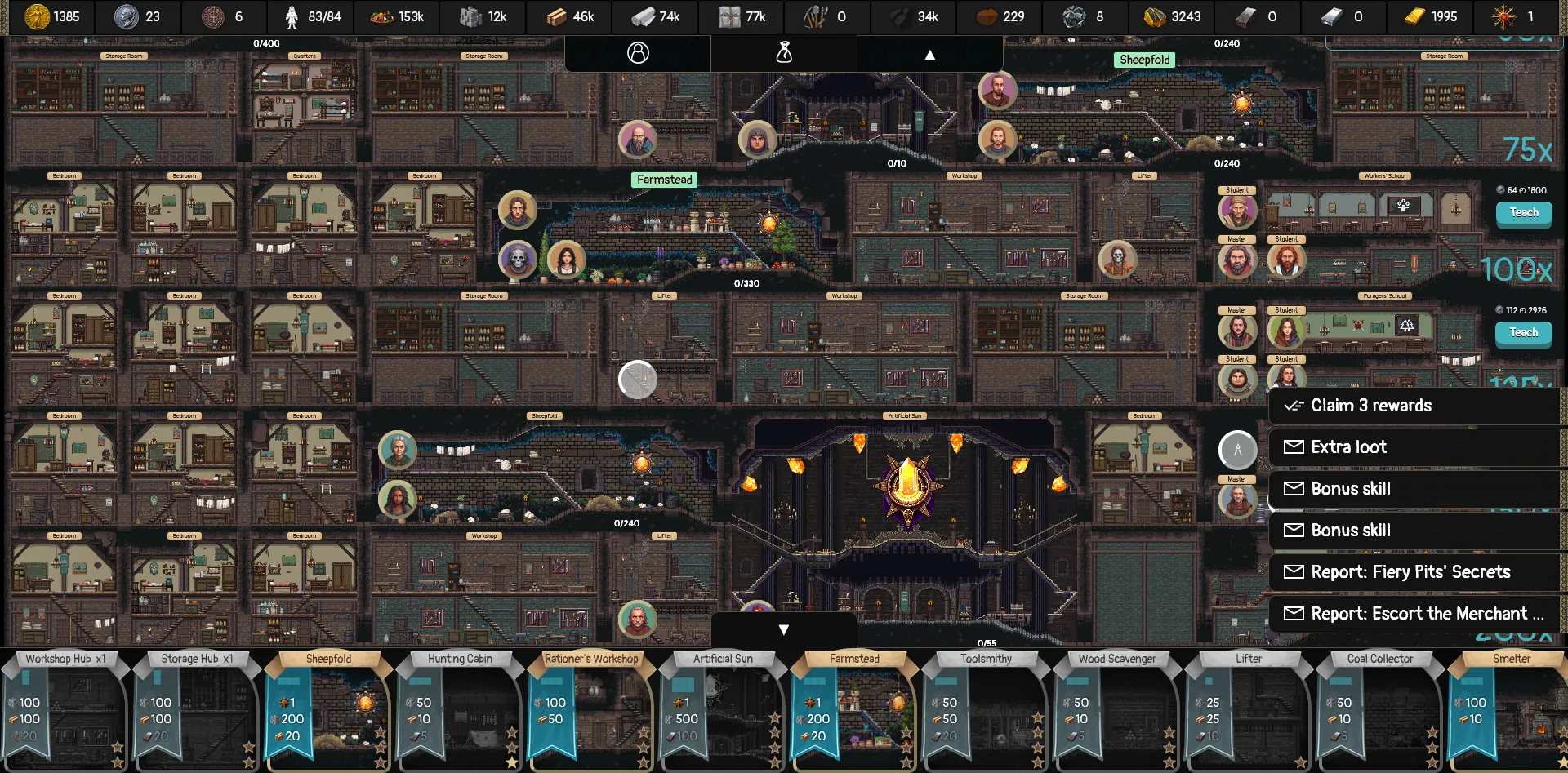Click the food resource icon showing 153k
1568x773 pixels.
(x=376, y=16)
